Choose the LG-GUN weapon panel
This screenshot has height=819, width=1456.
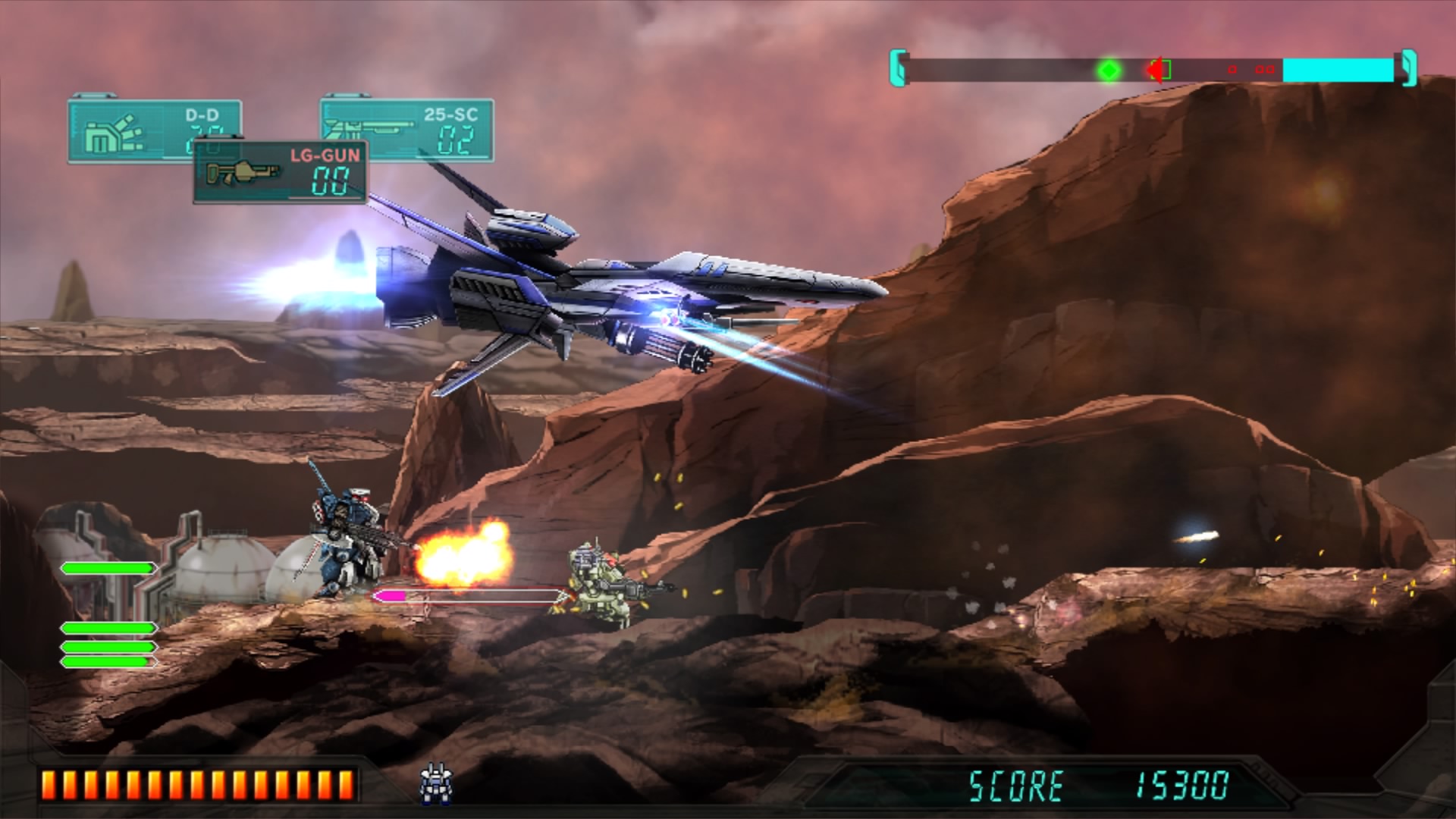281,172
